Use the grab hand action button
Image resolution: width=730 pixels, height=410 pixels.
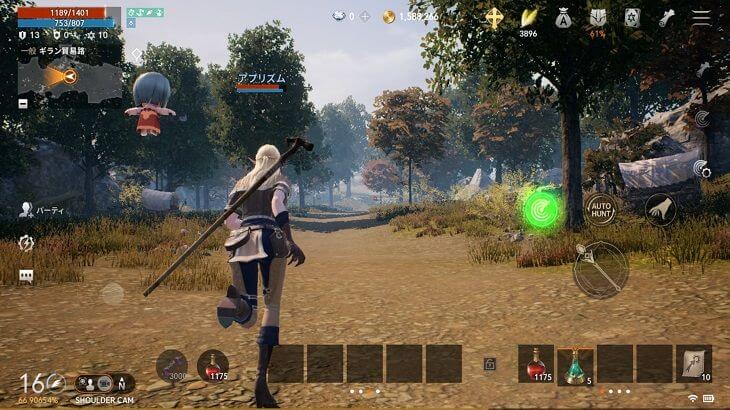pos(659,208)
